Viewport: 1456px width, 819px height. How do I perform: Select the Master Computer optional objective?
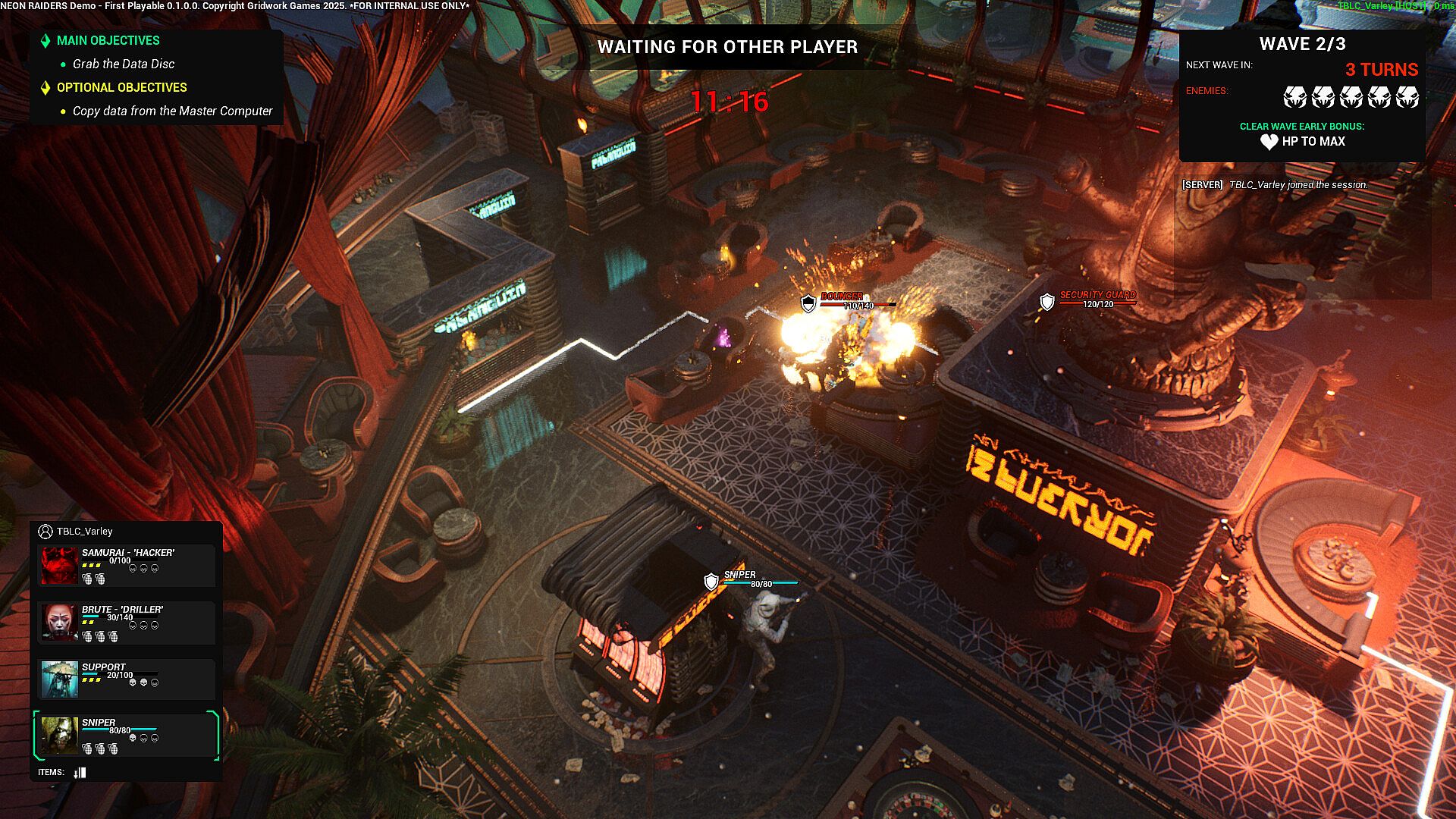172,111
